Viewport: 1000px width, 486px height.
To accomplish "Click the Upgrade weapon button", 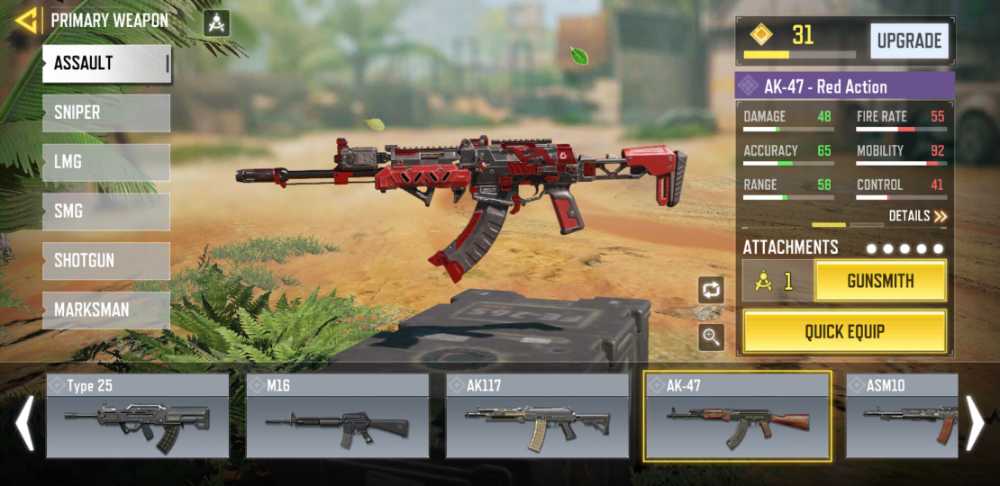I will coord(909,41).
